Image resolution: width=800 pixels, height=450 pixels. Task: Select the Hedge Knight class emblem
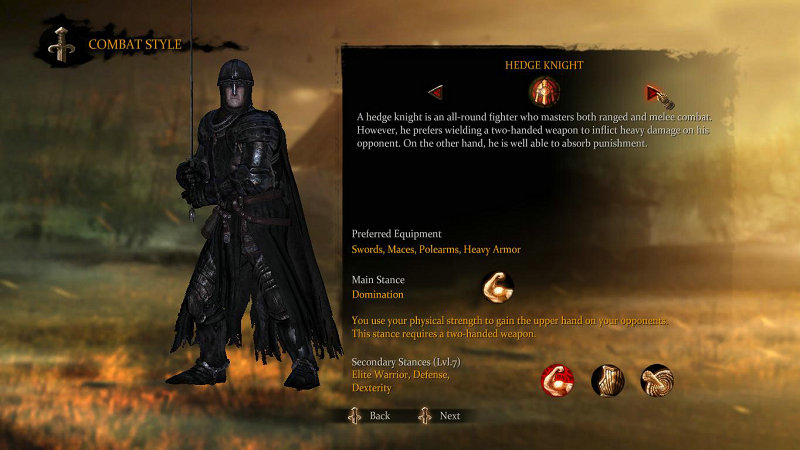pos(544,92)
